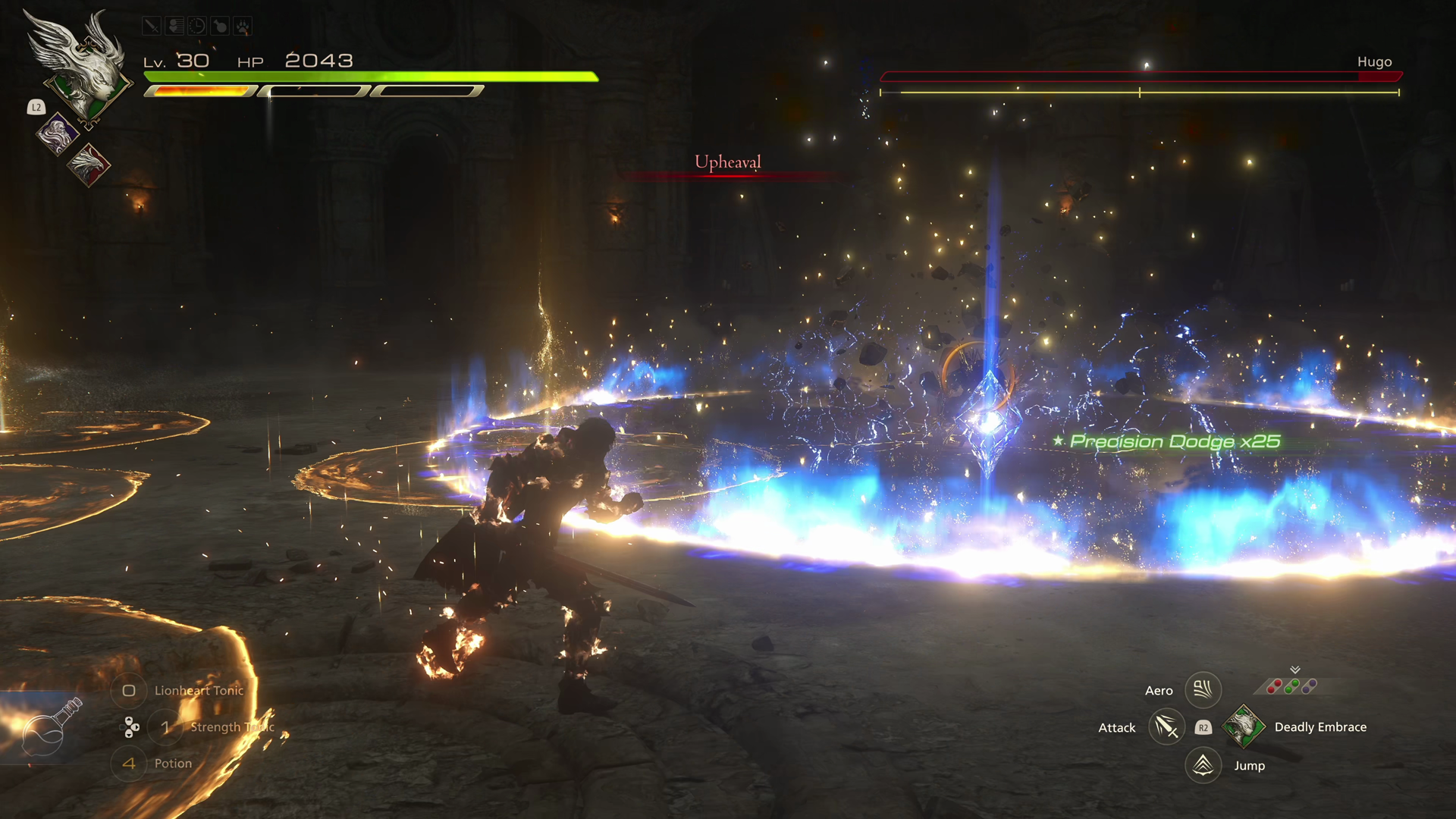Activate the Deadly Embrace ability

[x=1243, y=726]
